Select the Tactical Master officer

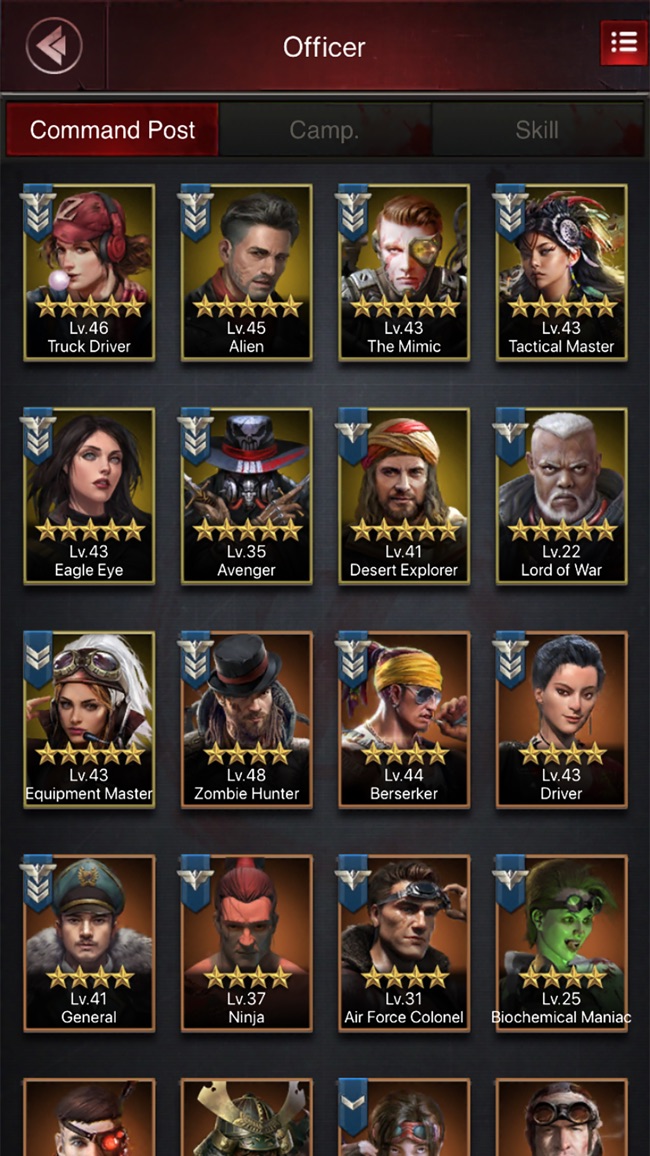[561, 272]
